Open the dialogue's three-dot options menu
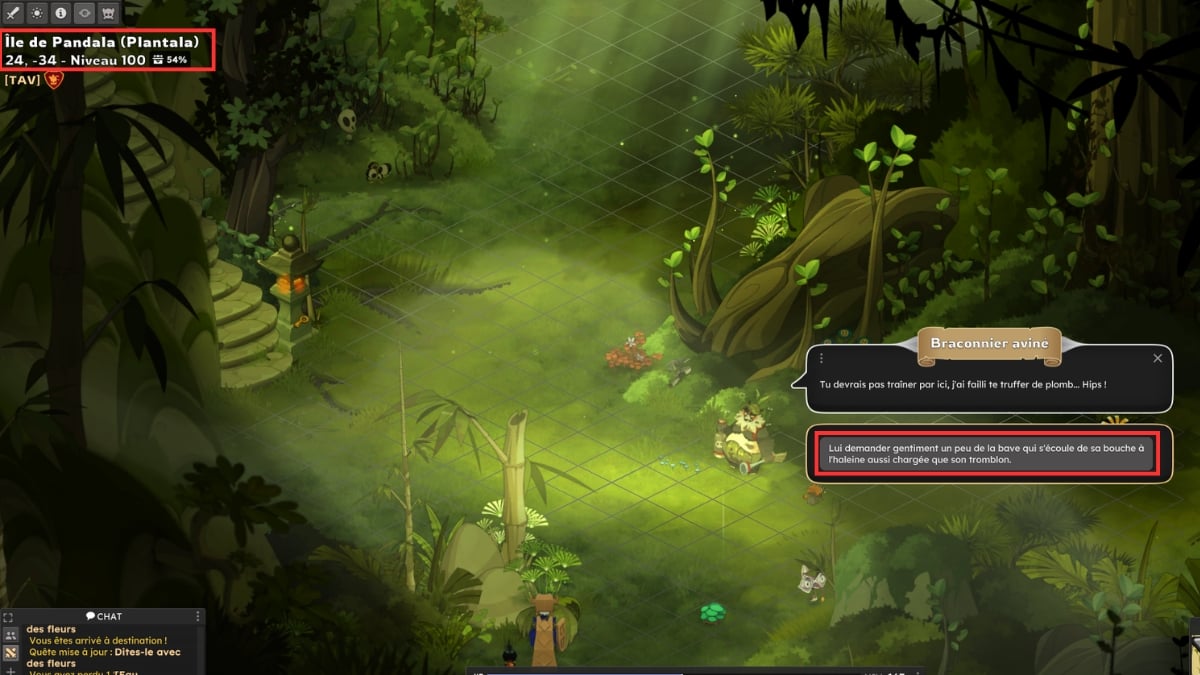 [x=821, y=358]
